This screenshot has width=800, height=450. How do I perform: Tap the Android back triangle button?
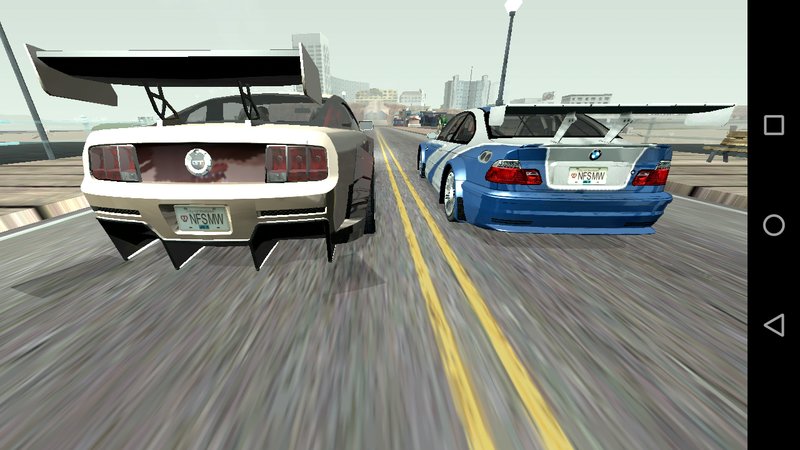pos(773,325)
